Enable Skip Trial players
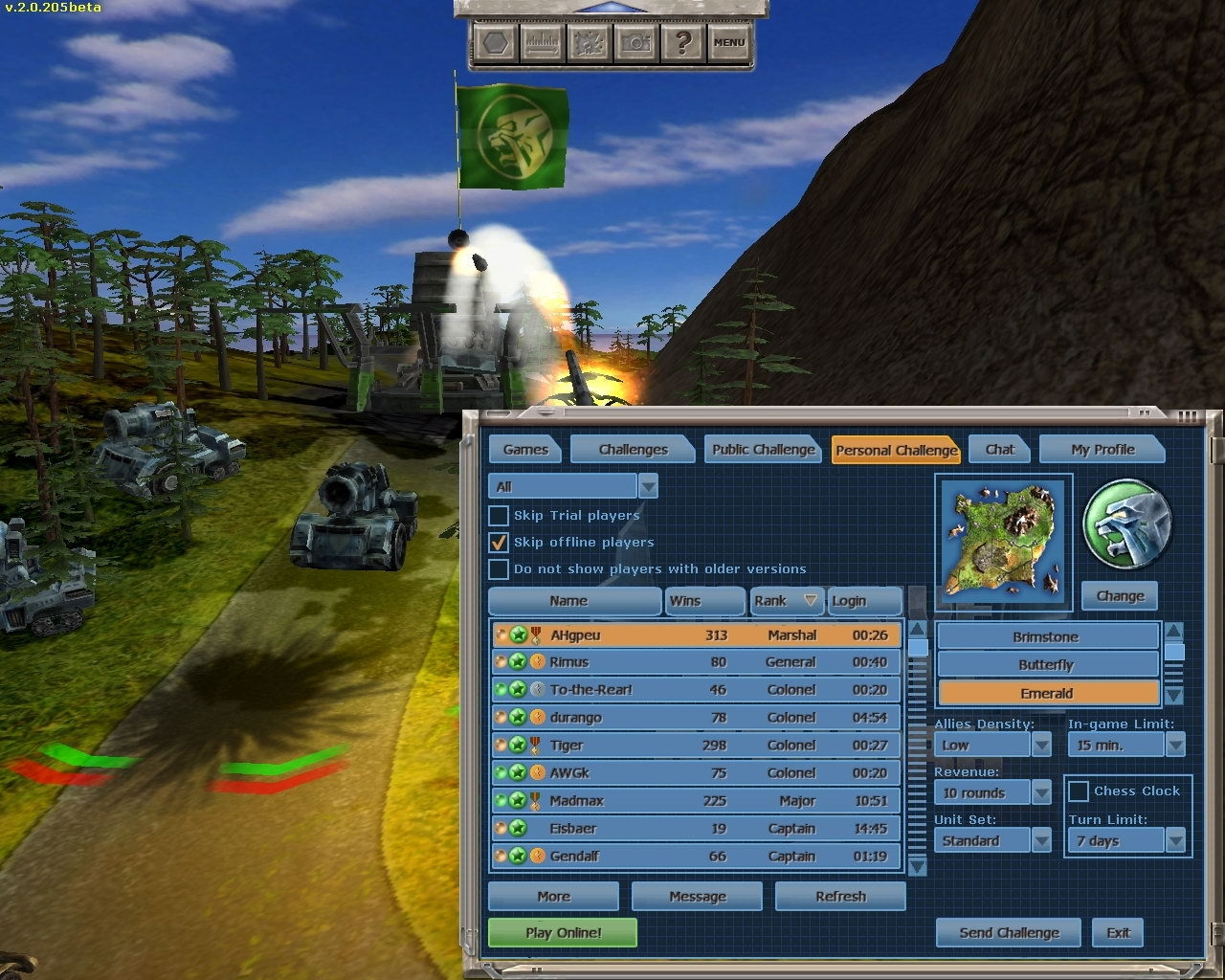Screen dimensions: 1225x980 tap(499, 515)
